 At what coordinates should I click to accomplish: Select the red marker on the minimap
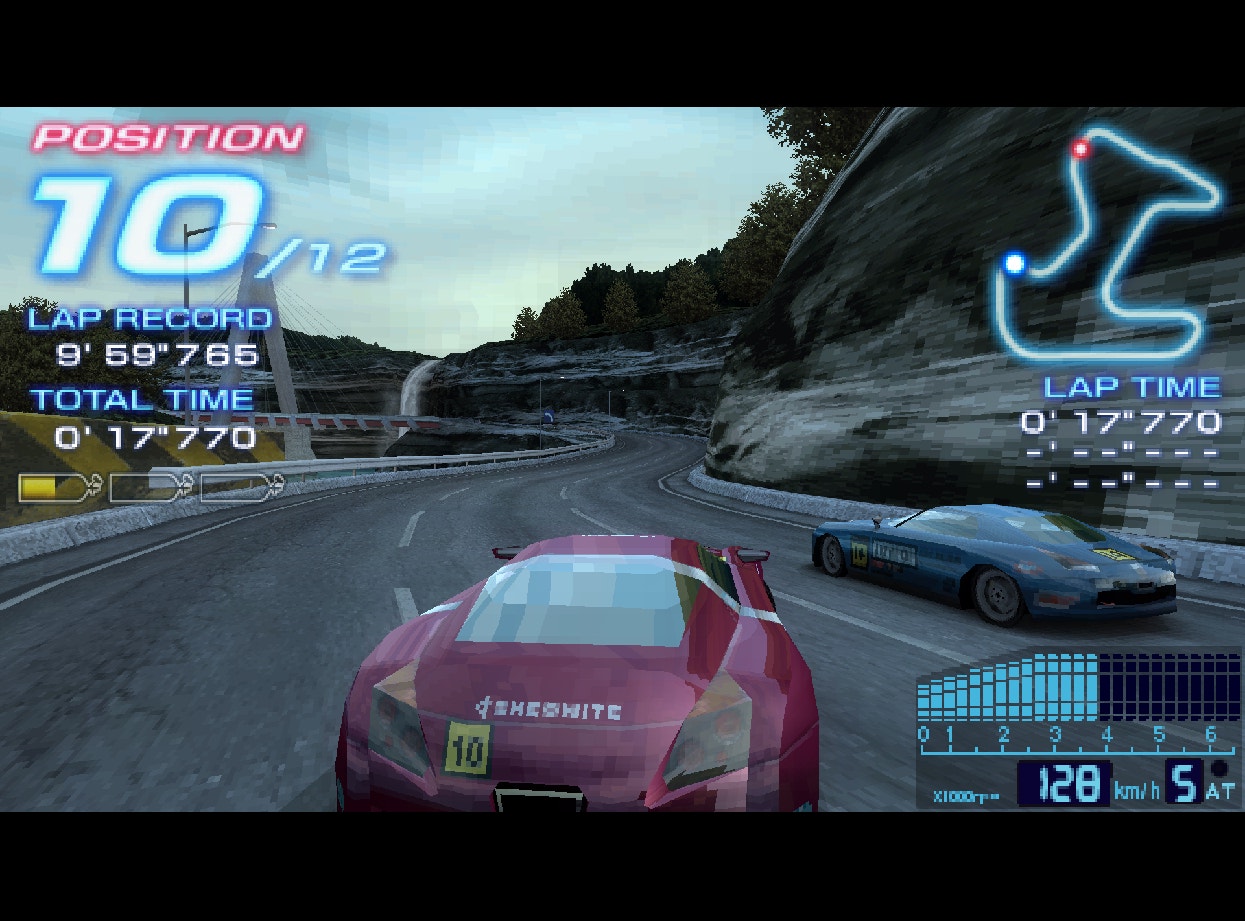pyautogui.click(x=1080, y=149)
